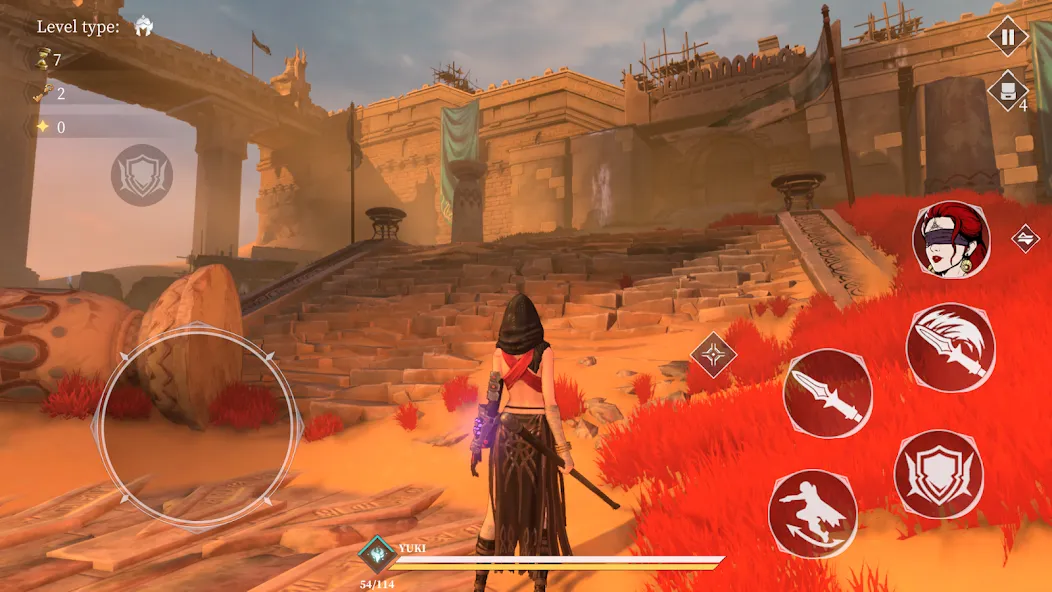The width and height of the screenshot is (1052, 592).
Task: Activate the red shield block button
Action: 938,474
